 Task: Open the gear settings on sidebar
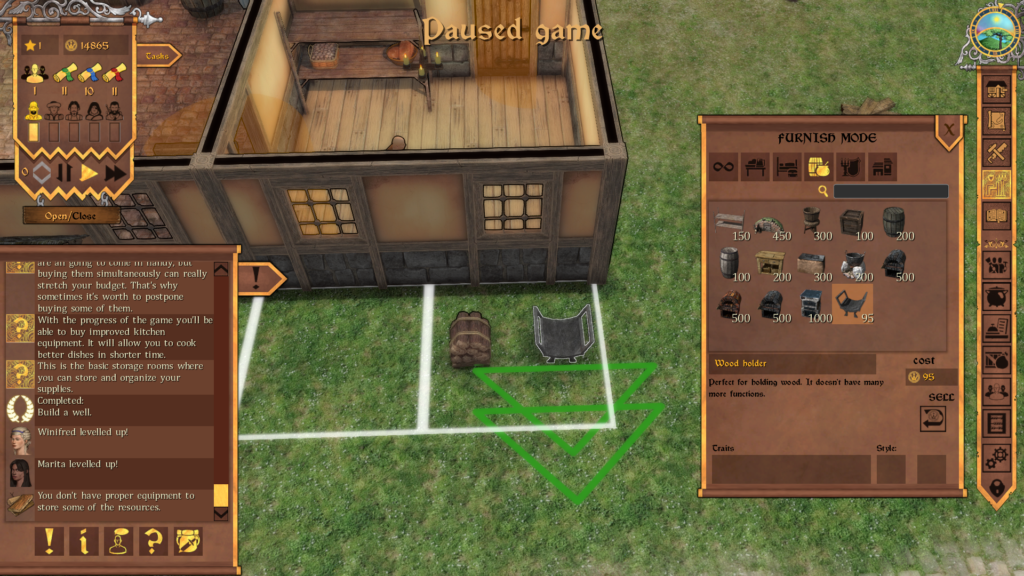996,455
